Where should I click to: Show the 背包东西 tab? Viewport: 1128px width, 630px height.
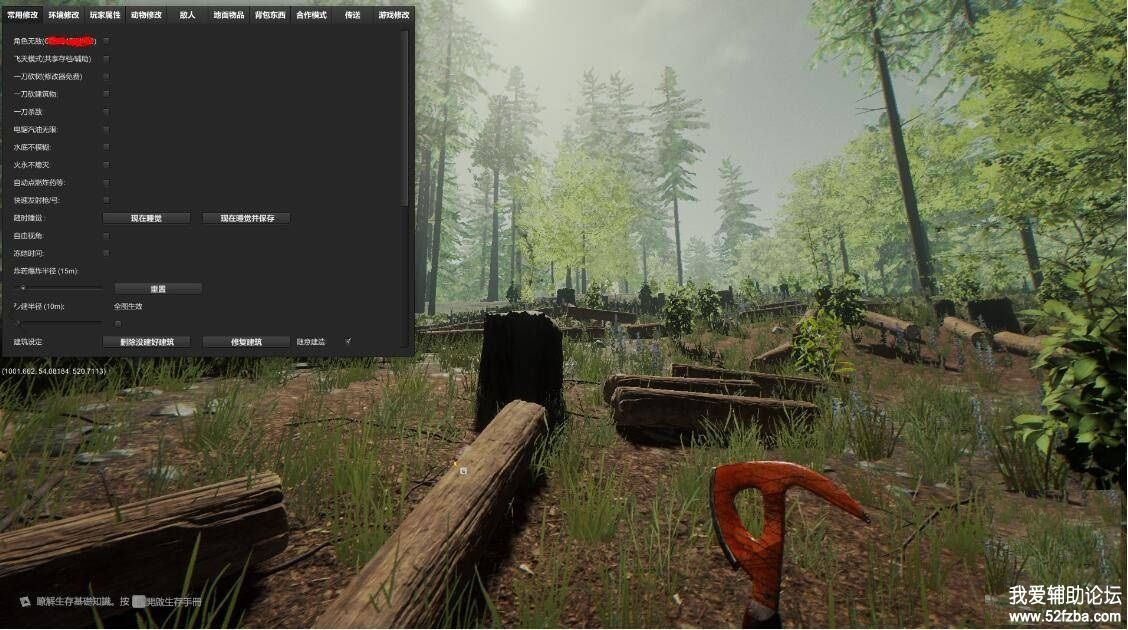[x=270, y=15]
